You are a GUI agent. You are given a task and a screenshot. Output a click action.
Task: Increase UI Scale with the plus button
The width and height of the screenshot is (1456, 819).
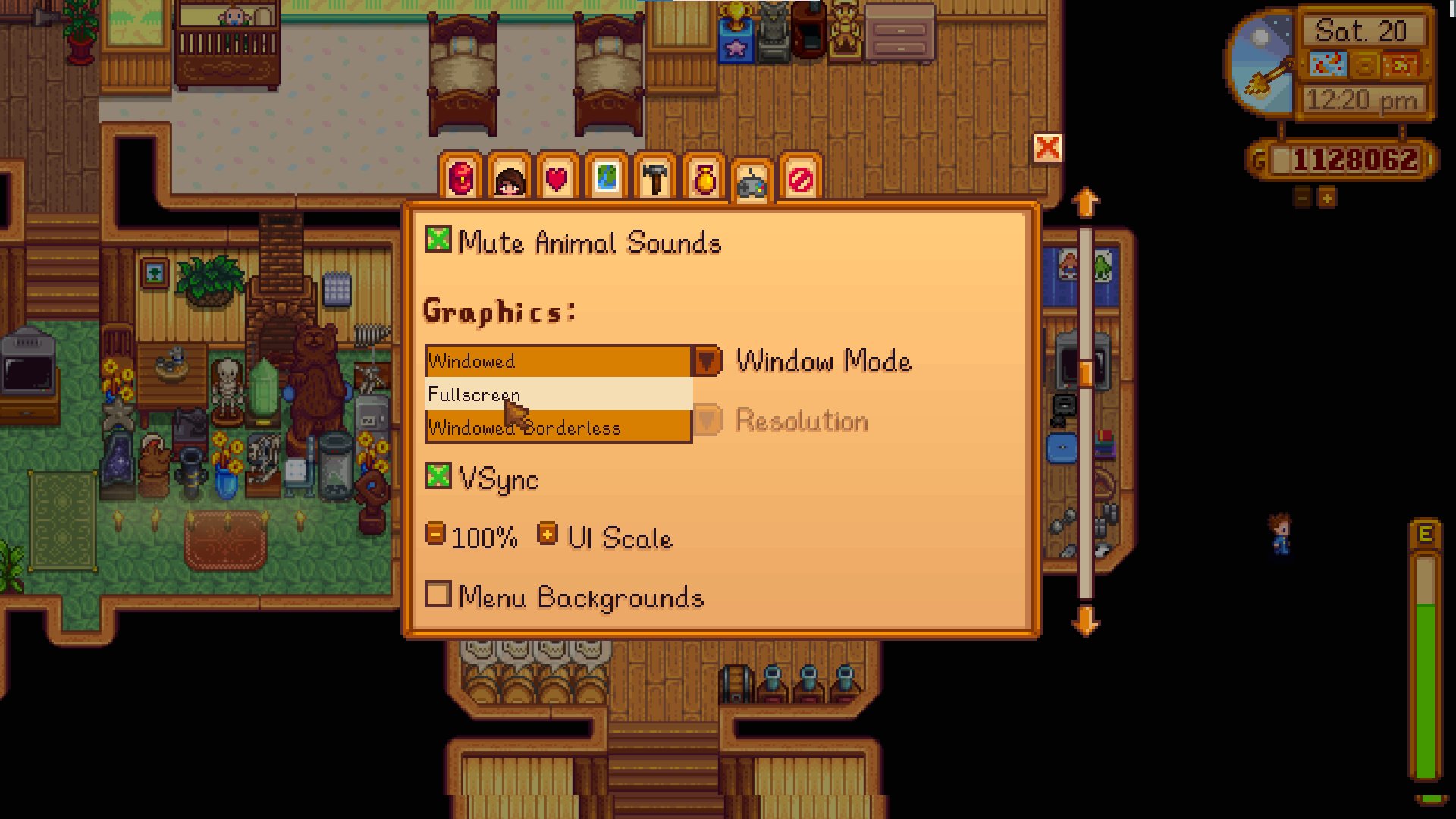pyautogui.click(x=546, y=533)
